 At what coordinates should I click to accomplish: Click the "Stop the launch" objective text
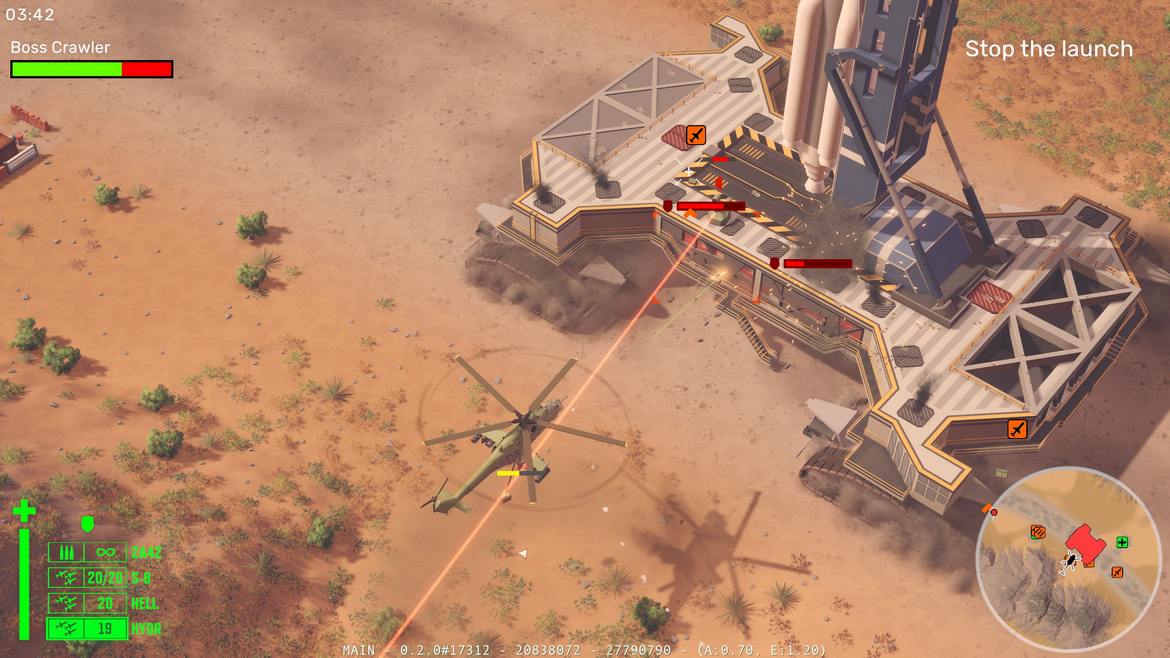[1048, 49]
